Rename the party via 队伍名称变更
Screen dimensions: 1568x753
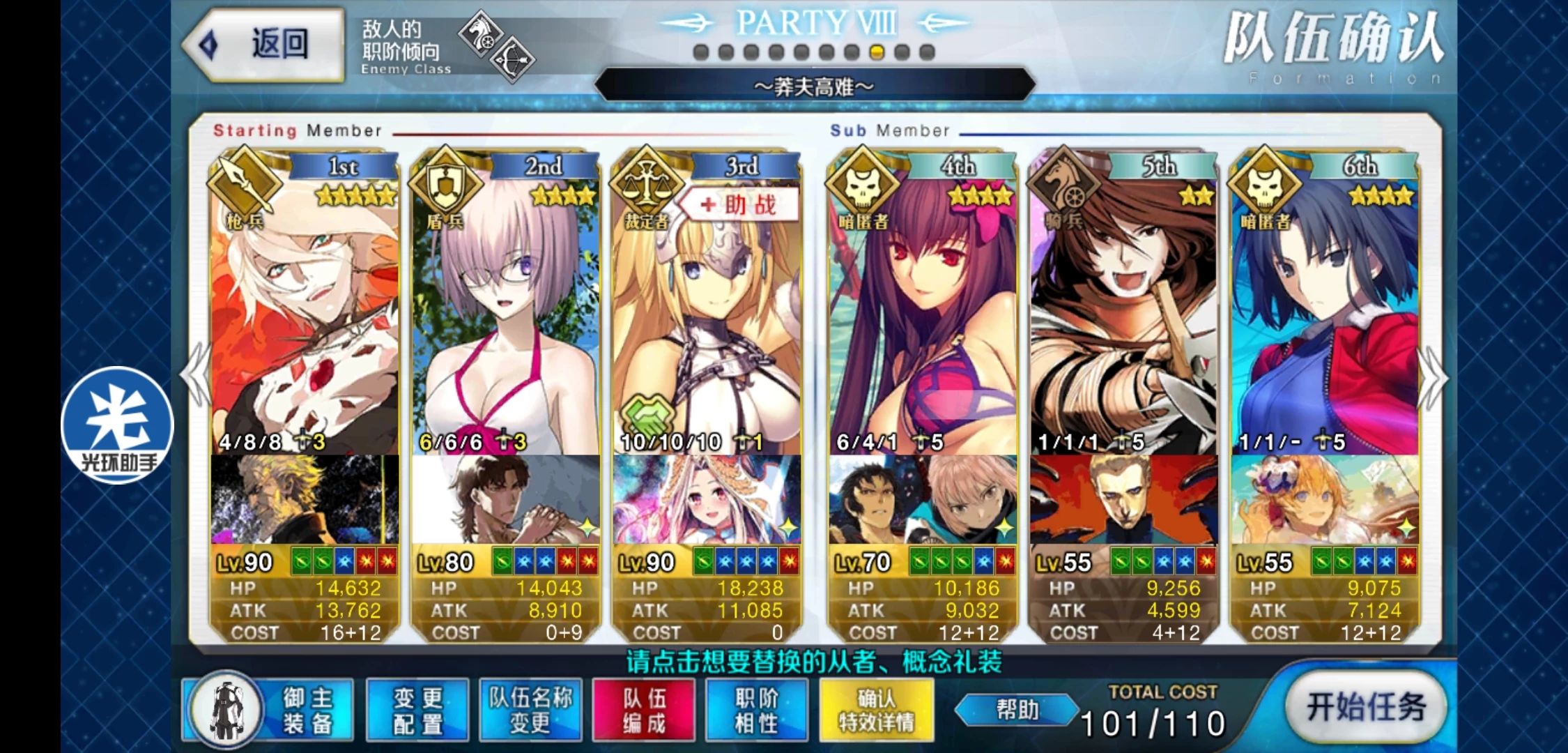point(530,710)
